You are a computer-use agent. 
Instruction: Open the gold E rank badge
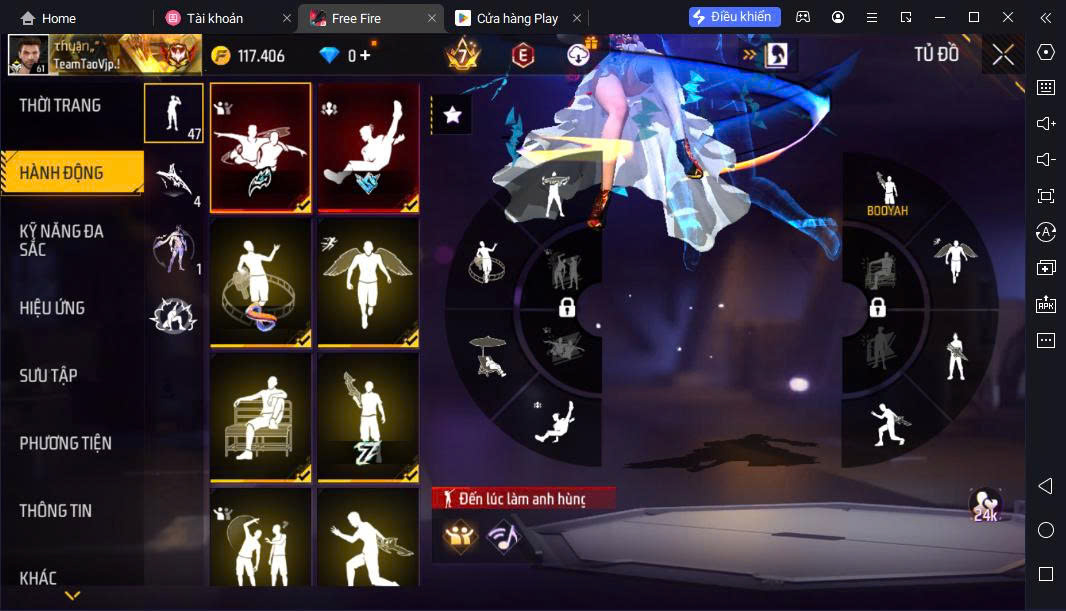[522, 55]
